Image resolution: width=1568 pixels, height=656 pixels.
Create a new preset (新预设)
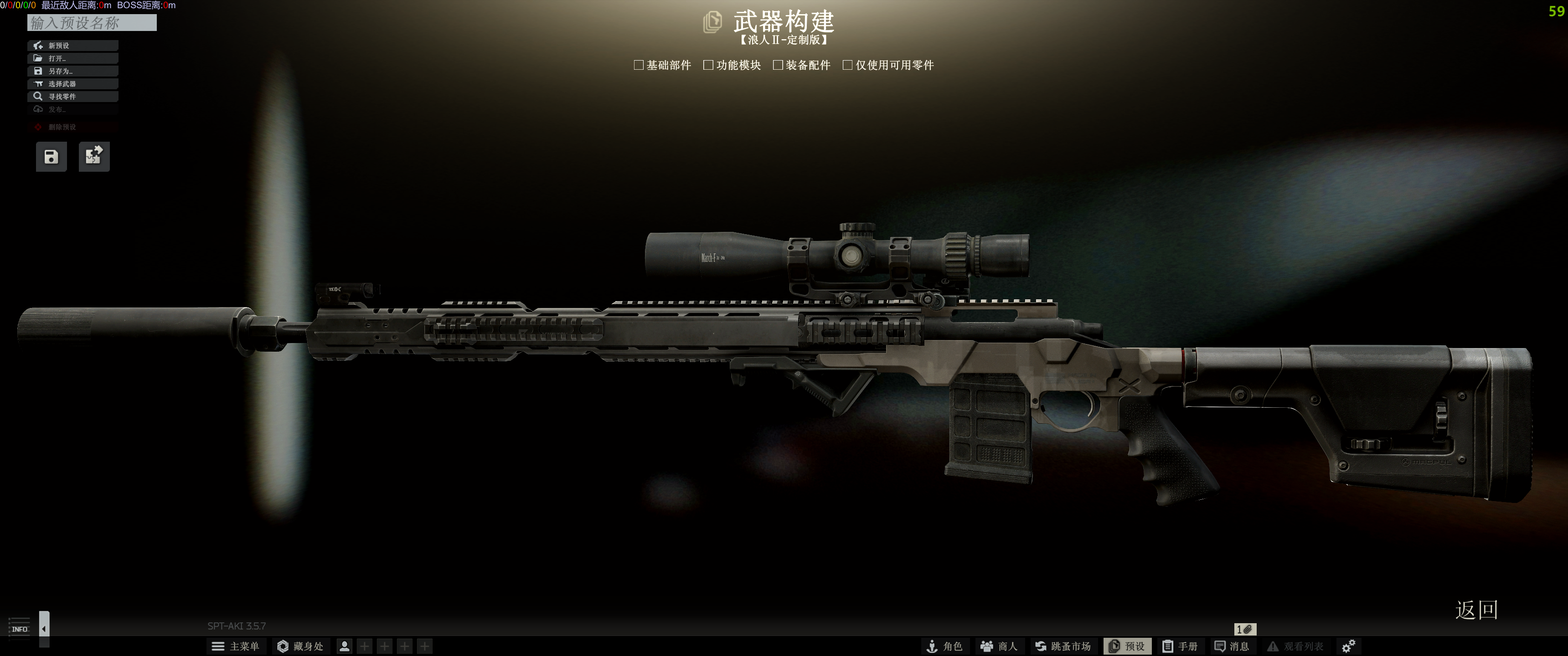tap(72, 46)
